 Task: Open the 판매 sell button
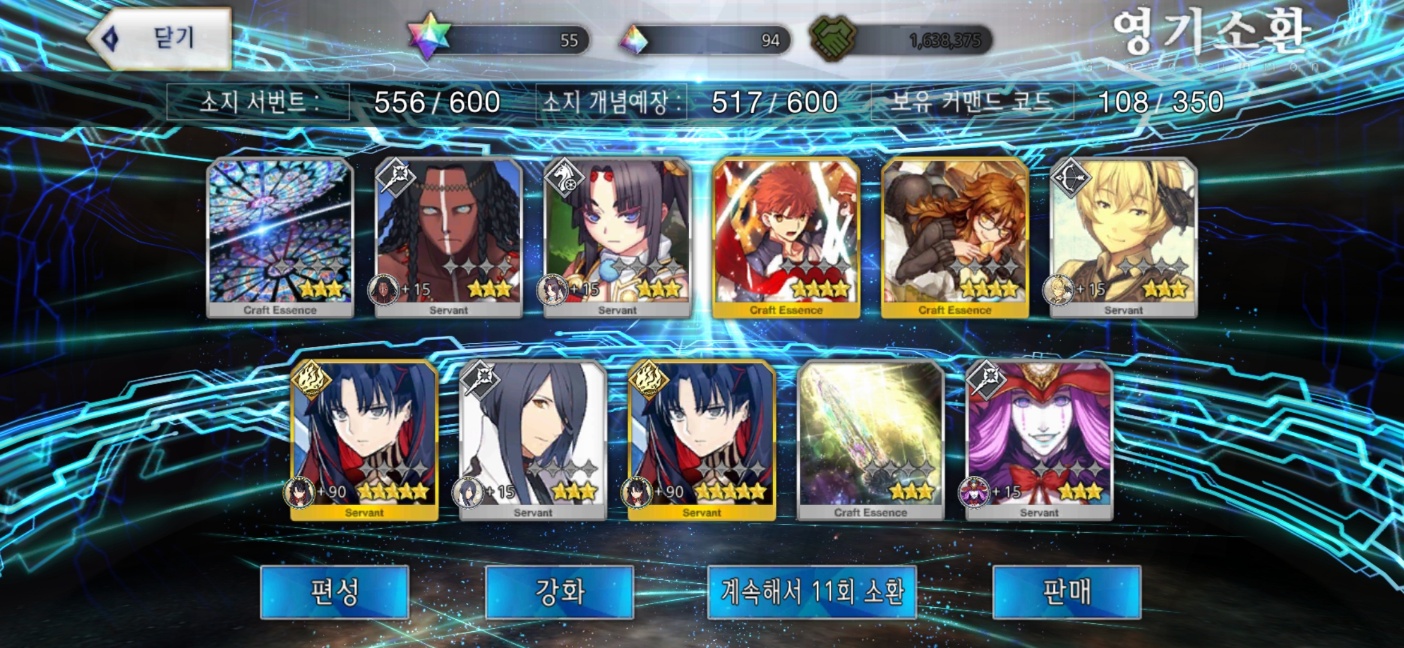tap(1066, 592)
